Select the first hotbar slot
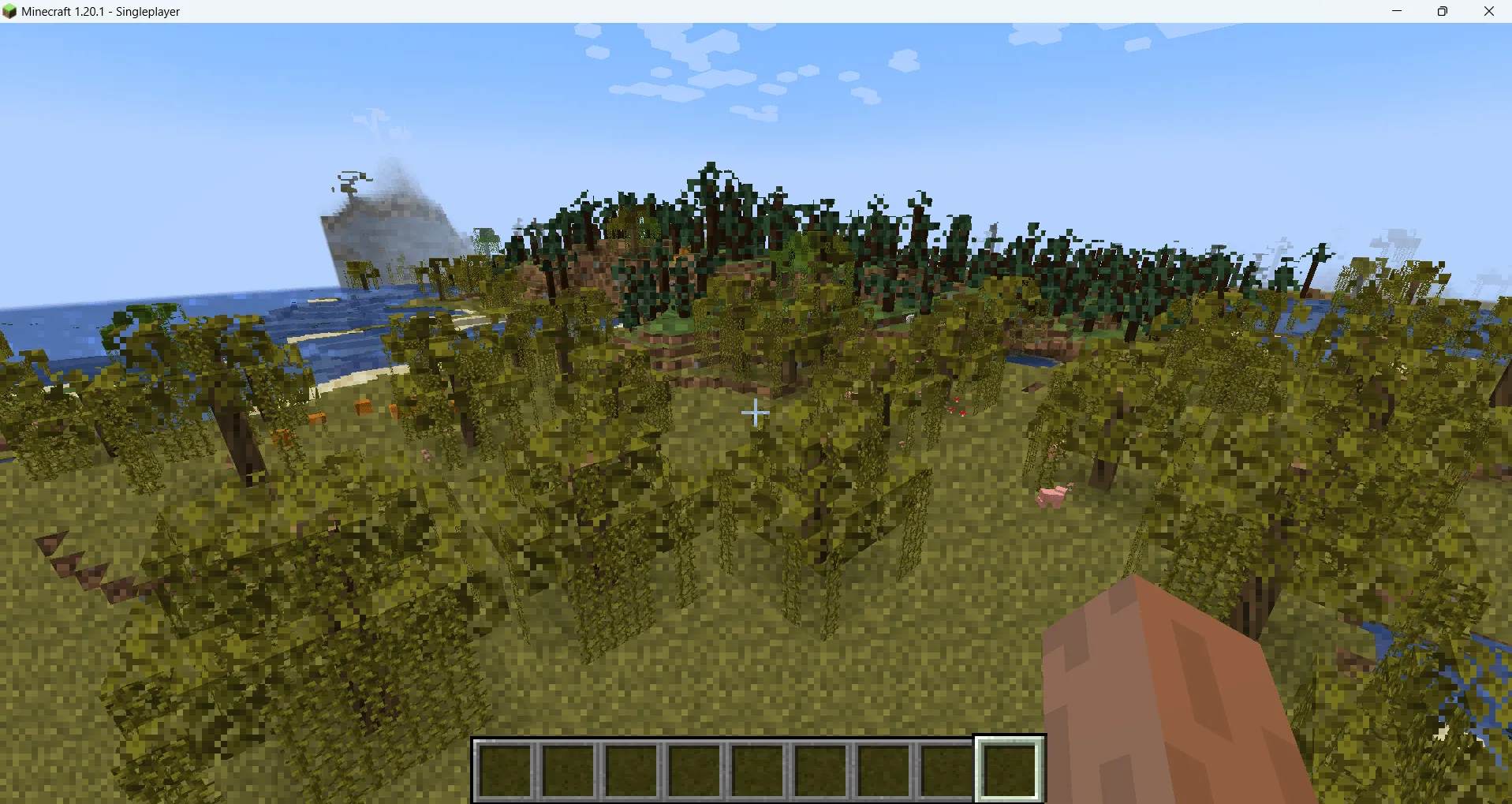Viewport: 1512px width, 804px height. 505,767
